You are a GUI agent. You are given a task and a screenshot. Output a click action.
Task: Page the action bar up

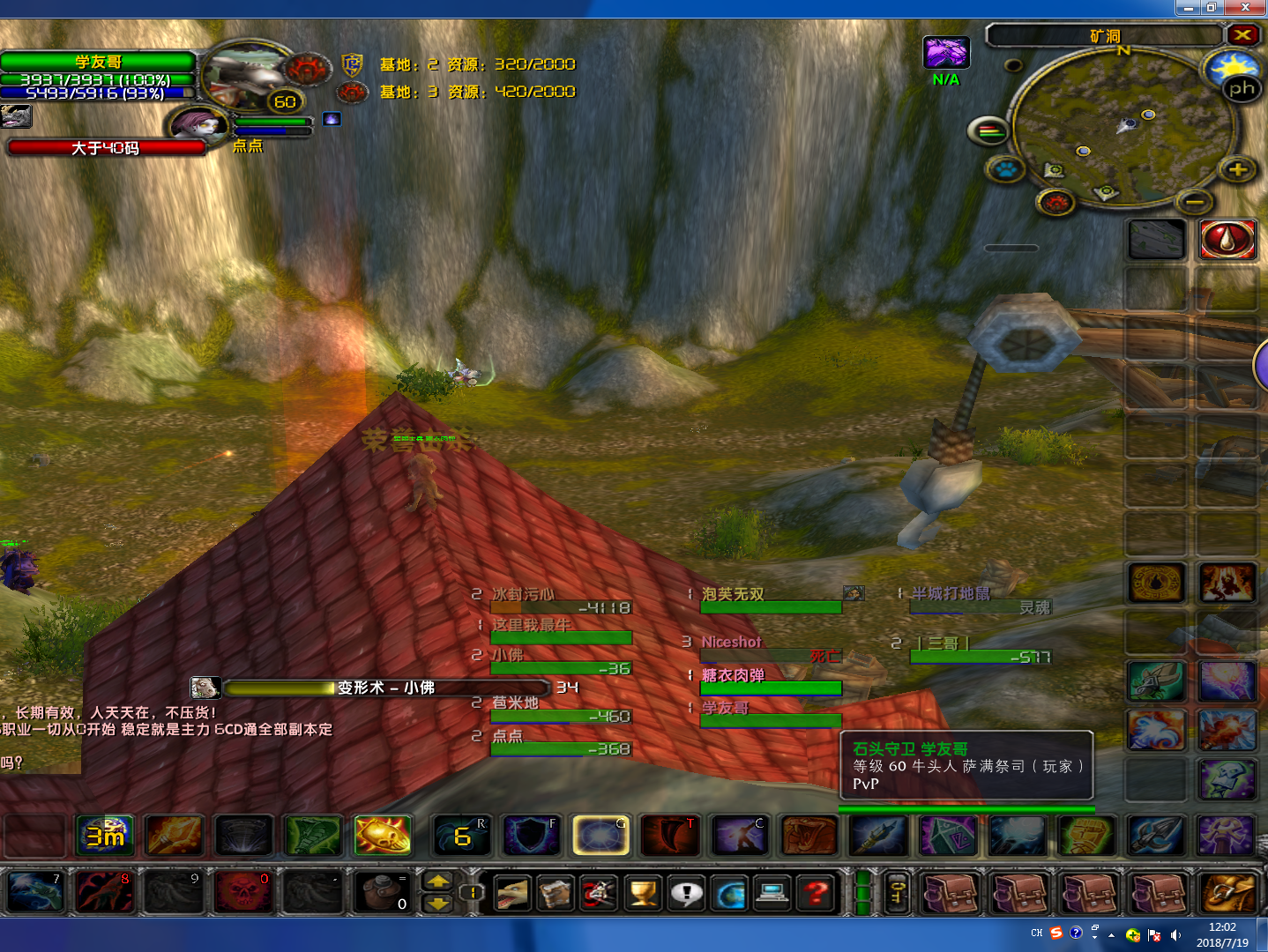[x=438, y=881]
